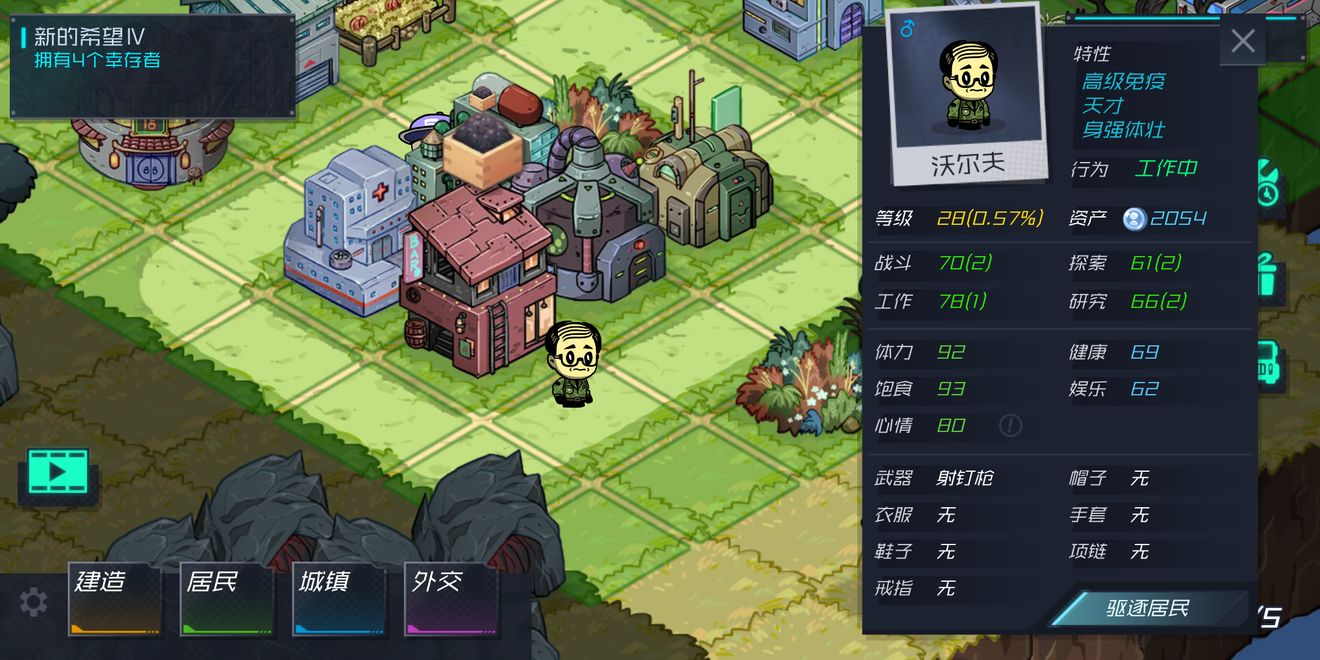
Task: Open the 建造 build menu
Action: (x=114, y=598)
